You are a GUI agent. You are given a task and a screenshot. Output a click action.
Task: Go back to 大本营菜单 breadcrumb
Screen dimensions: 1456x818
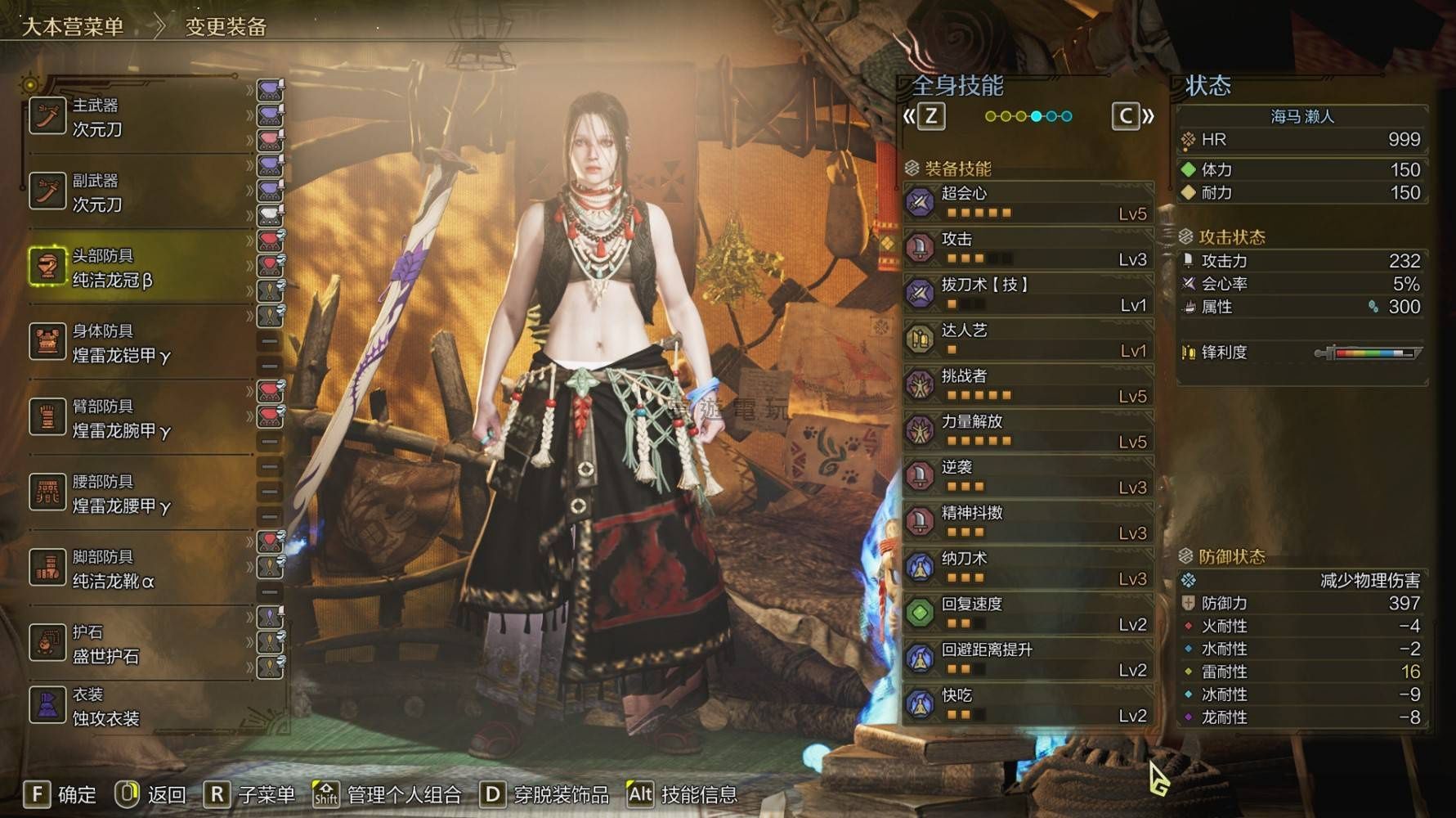(72, 27)
